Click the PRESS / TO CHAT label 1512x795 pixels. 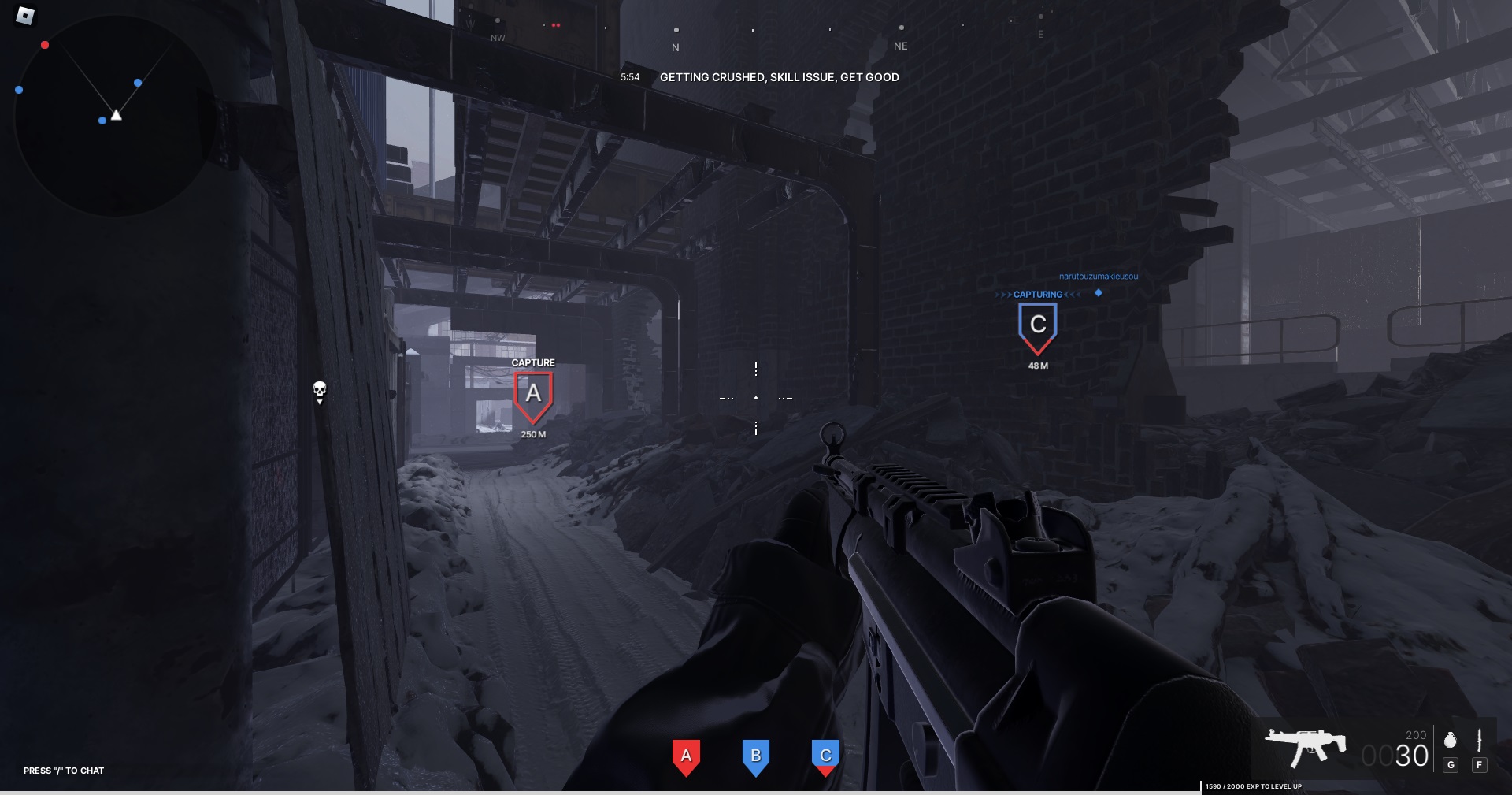[64, 771]
